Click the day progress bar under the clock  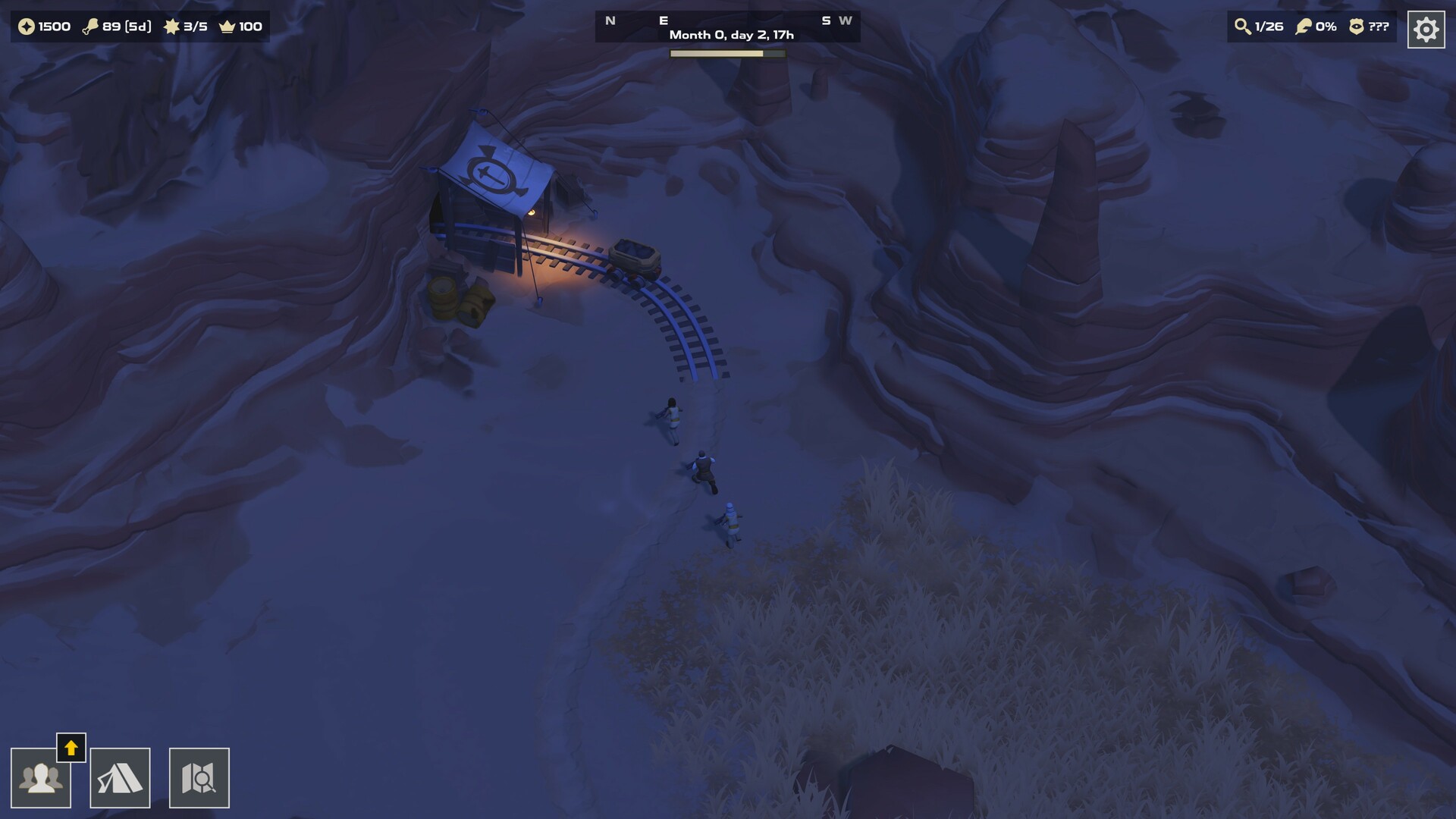pos(726,53)
